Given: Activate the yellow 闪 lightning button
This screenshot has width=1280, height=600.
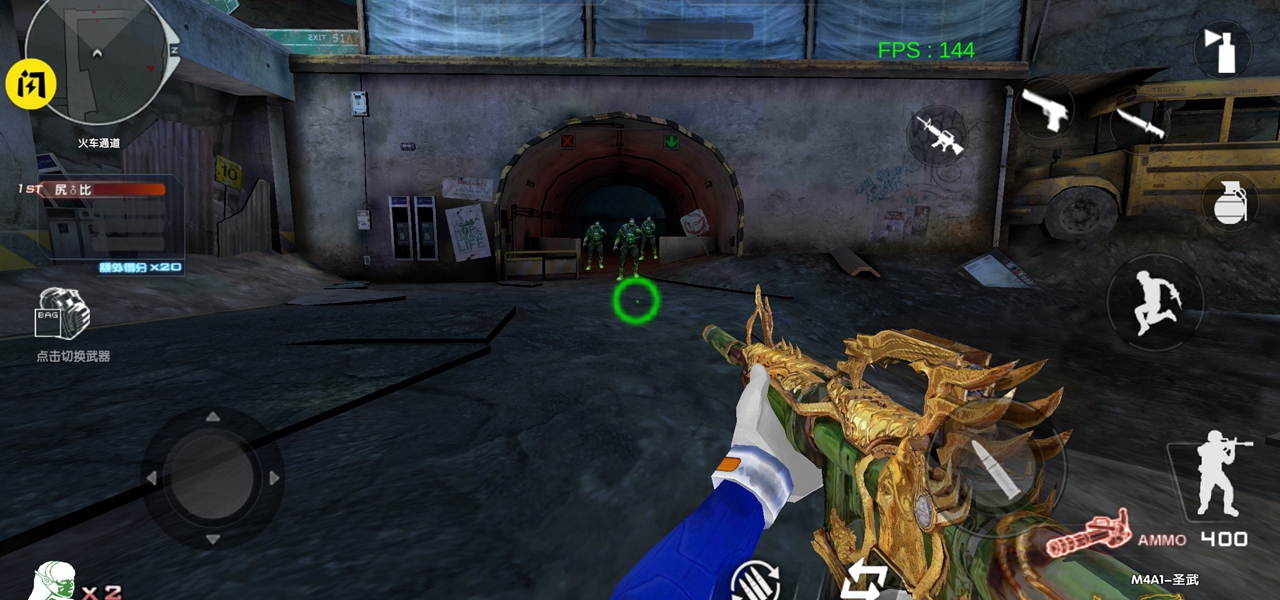Looking at the screenshot, I should [x=31, y=84].
